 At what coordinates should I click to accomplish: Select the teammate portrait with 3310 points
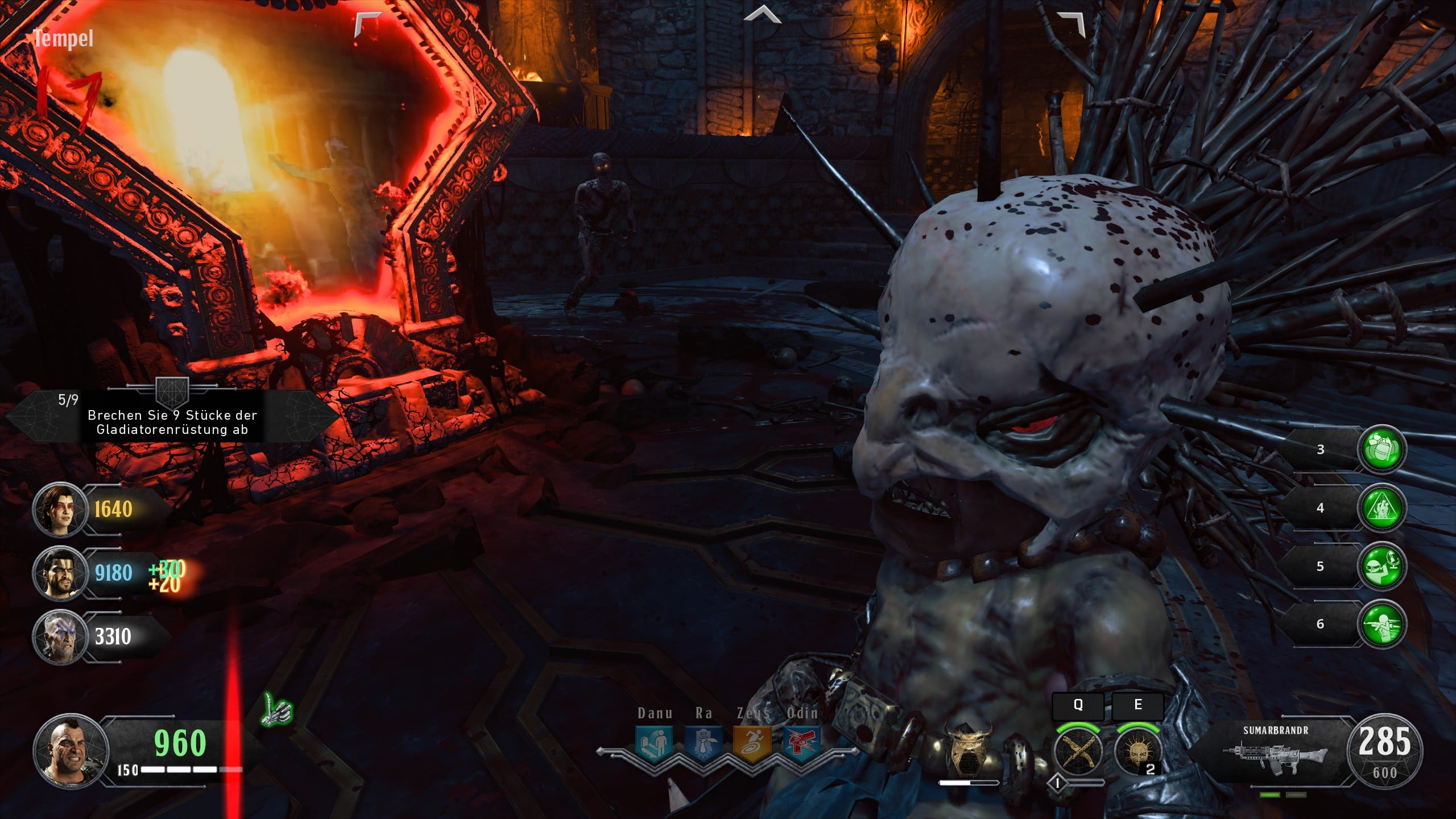(60, 637)
